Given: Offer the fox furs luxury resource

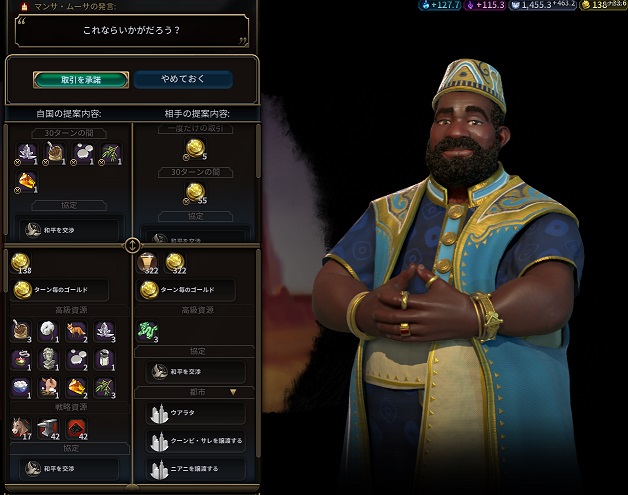Looking at the screenshot, I should pos(76,330).
